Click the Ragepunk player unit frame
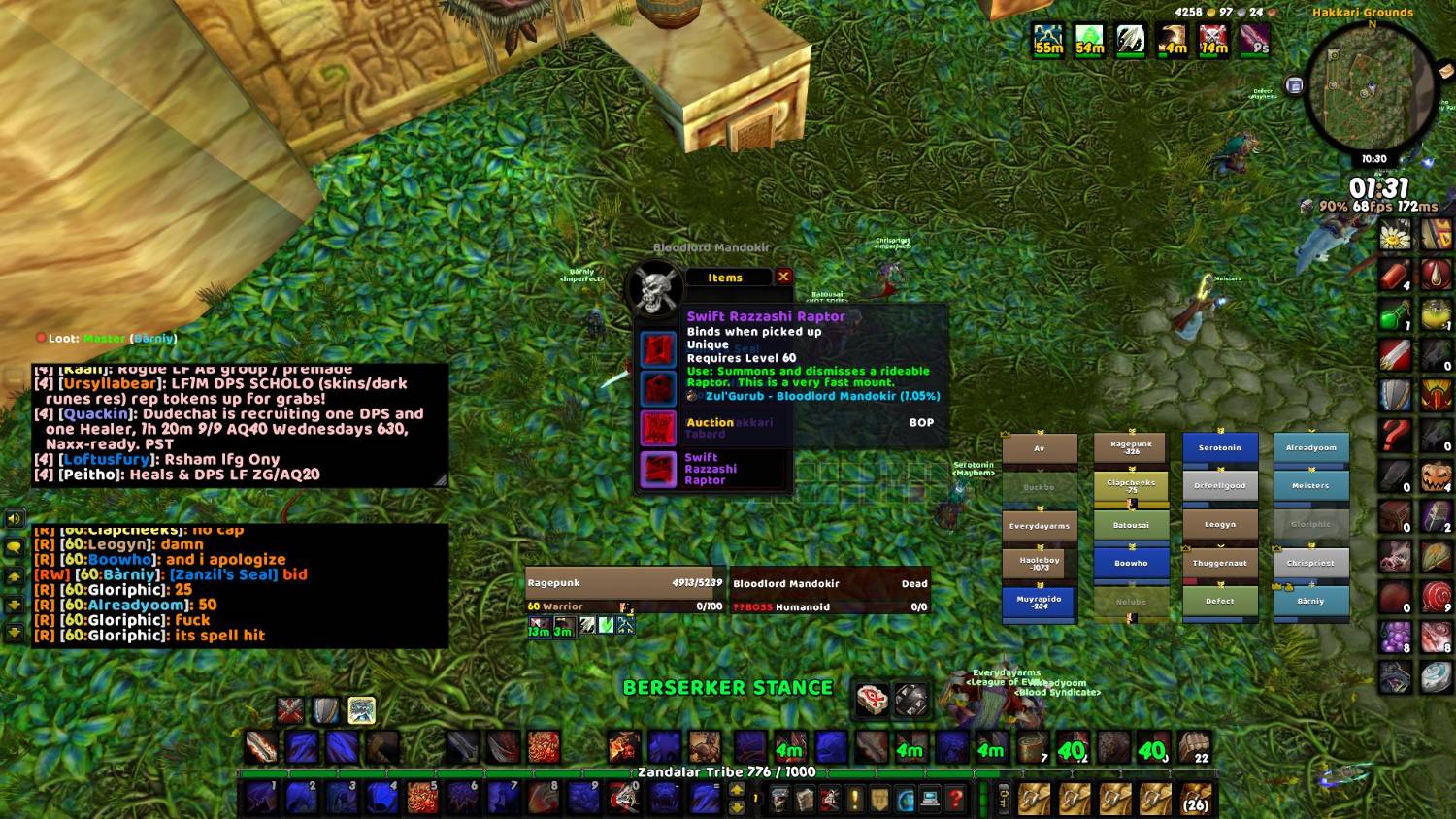This screenshot has height=819, width=1456. [x=624, y=583]
